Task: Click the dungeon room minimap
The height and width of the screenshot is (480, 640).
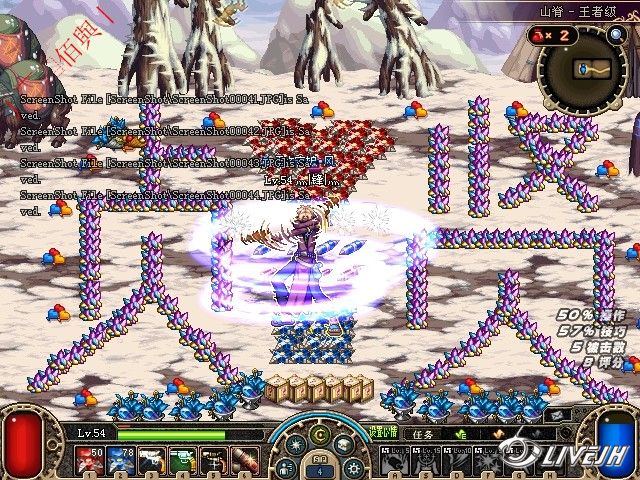Action: (x=585, y=70)
